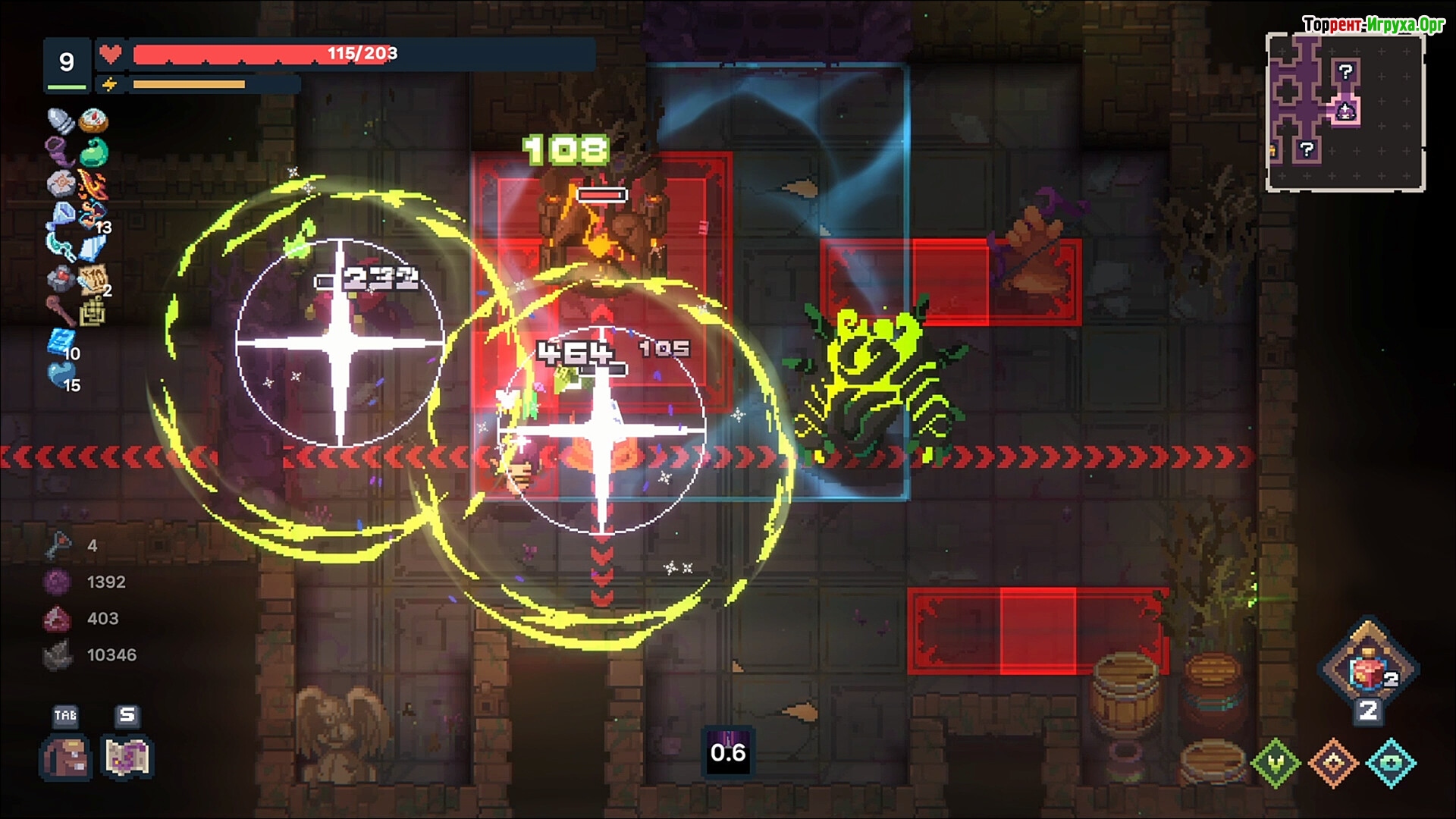Click the blue heart relic icon
The width and height of the screenshot is (1456, 819).
[x=61, y=375]
